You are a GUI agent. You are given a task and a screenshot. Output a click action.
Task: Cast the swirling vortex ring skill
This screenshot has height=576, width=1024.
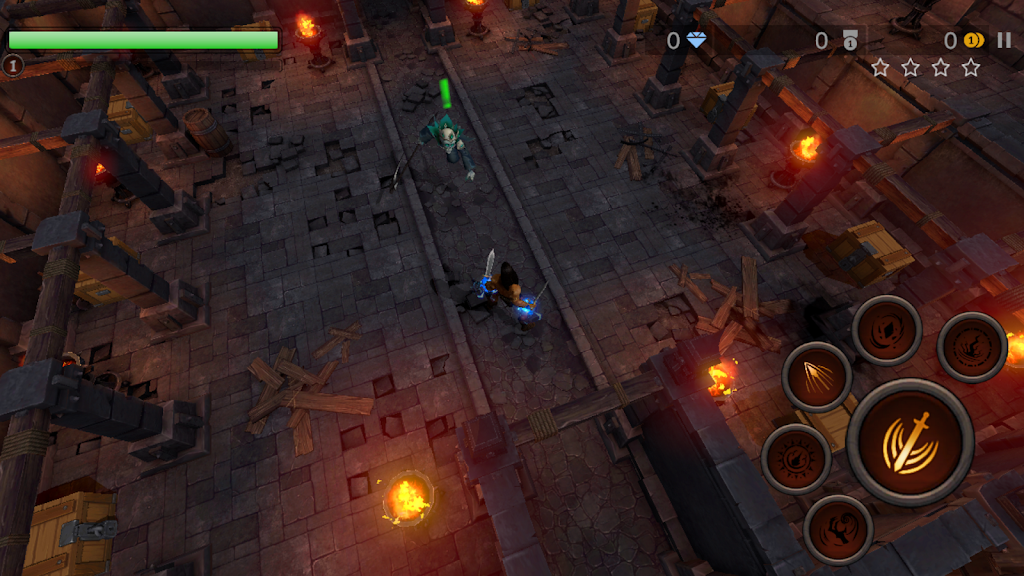click(x=971, y=347)
